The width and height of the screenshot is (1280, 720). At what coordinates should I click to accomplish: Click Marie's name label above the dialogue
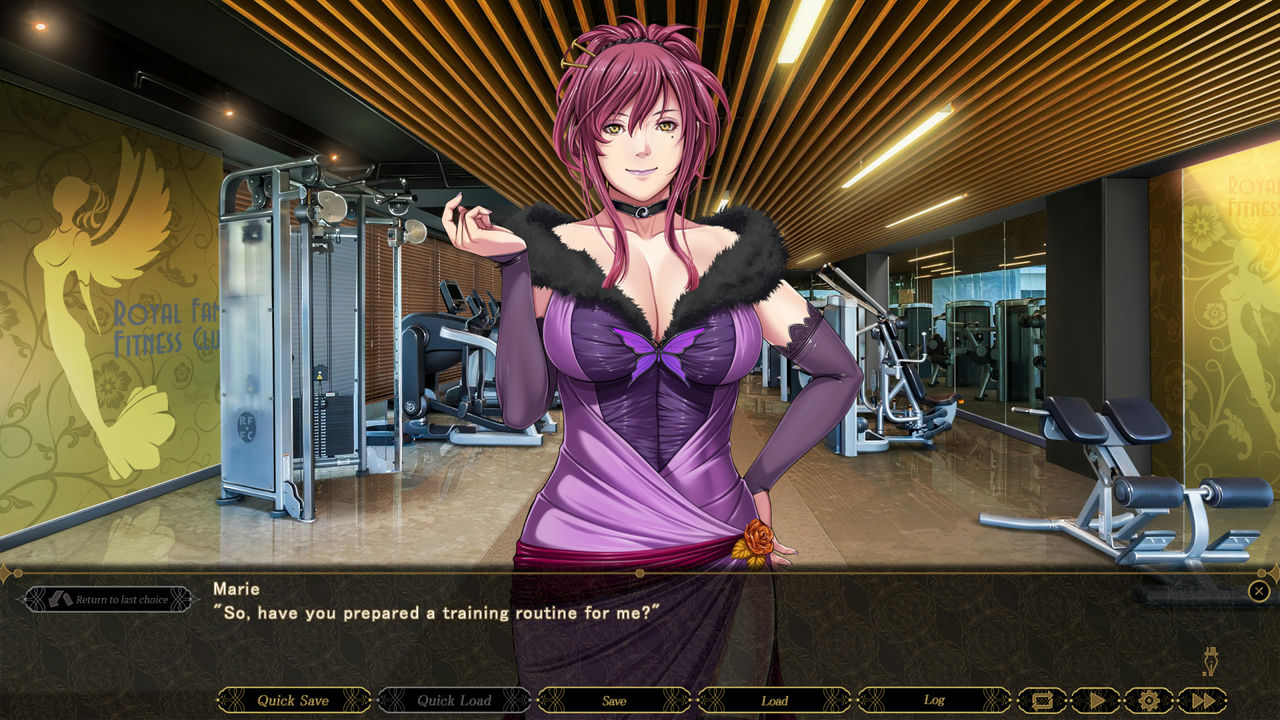(x=239, y=590)
